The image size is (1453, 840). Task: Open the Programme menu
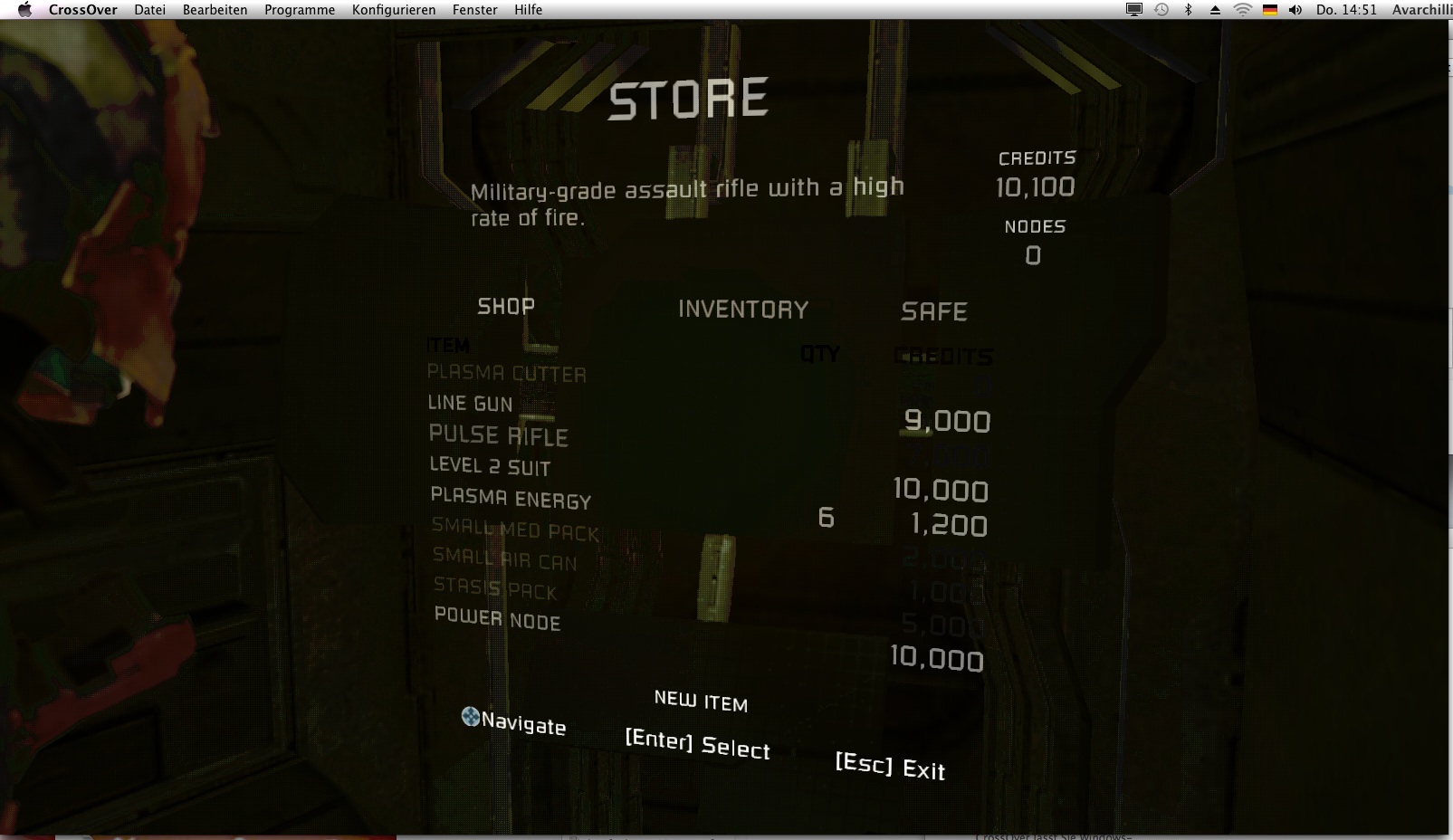tap(299, 10)
